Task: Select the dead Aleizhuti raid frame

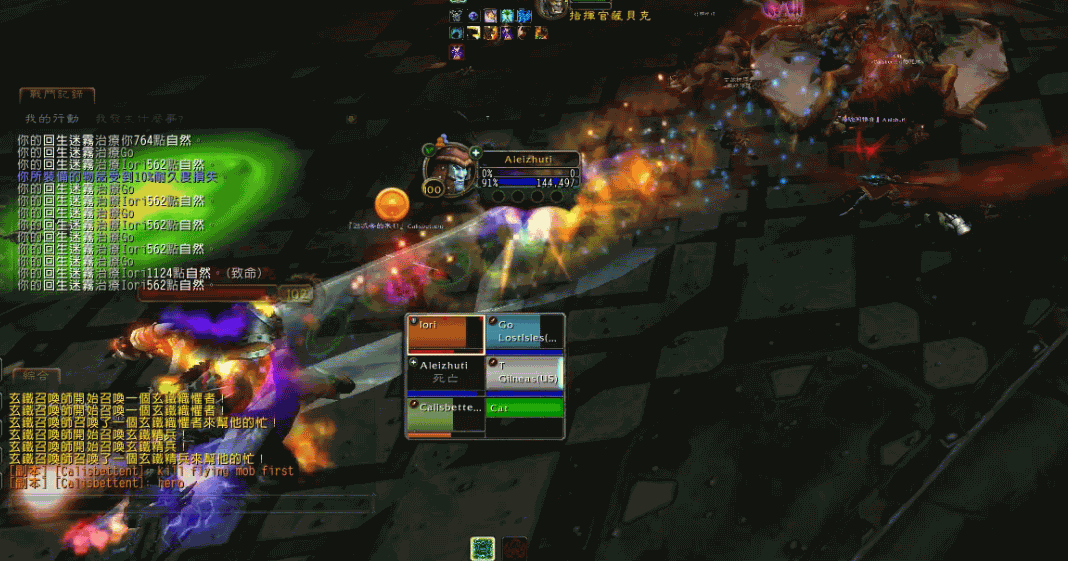Action: pyautogui.click(x=445, y=374)
